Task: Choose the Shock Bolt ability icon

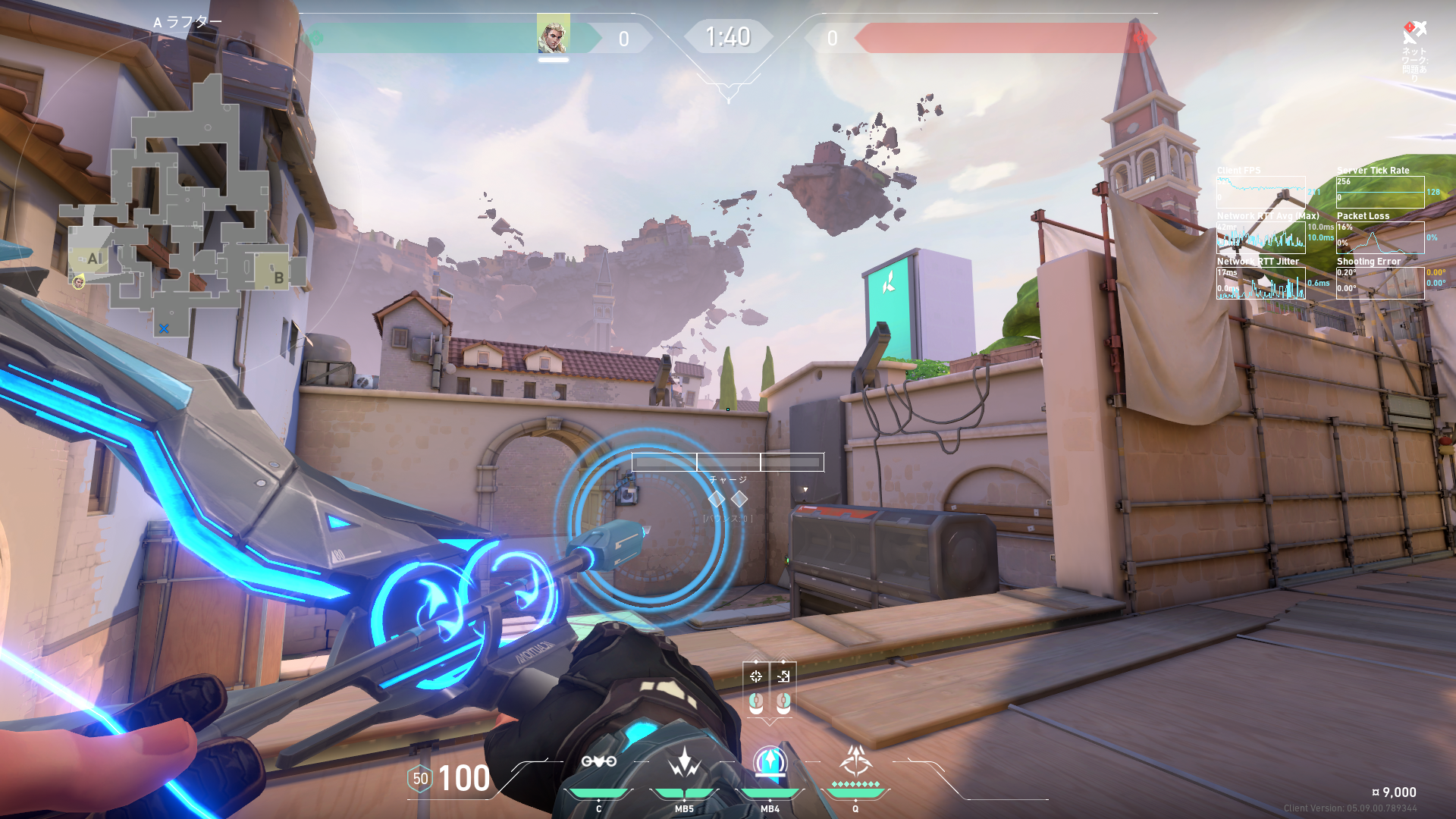Action: point(684,761)
